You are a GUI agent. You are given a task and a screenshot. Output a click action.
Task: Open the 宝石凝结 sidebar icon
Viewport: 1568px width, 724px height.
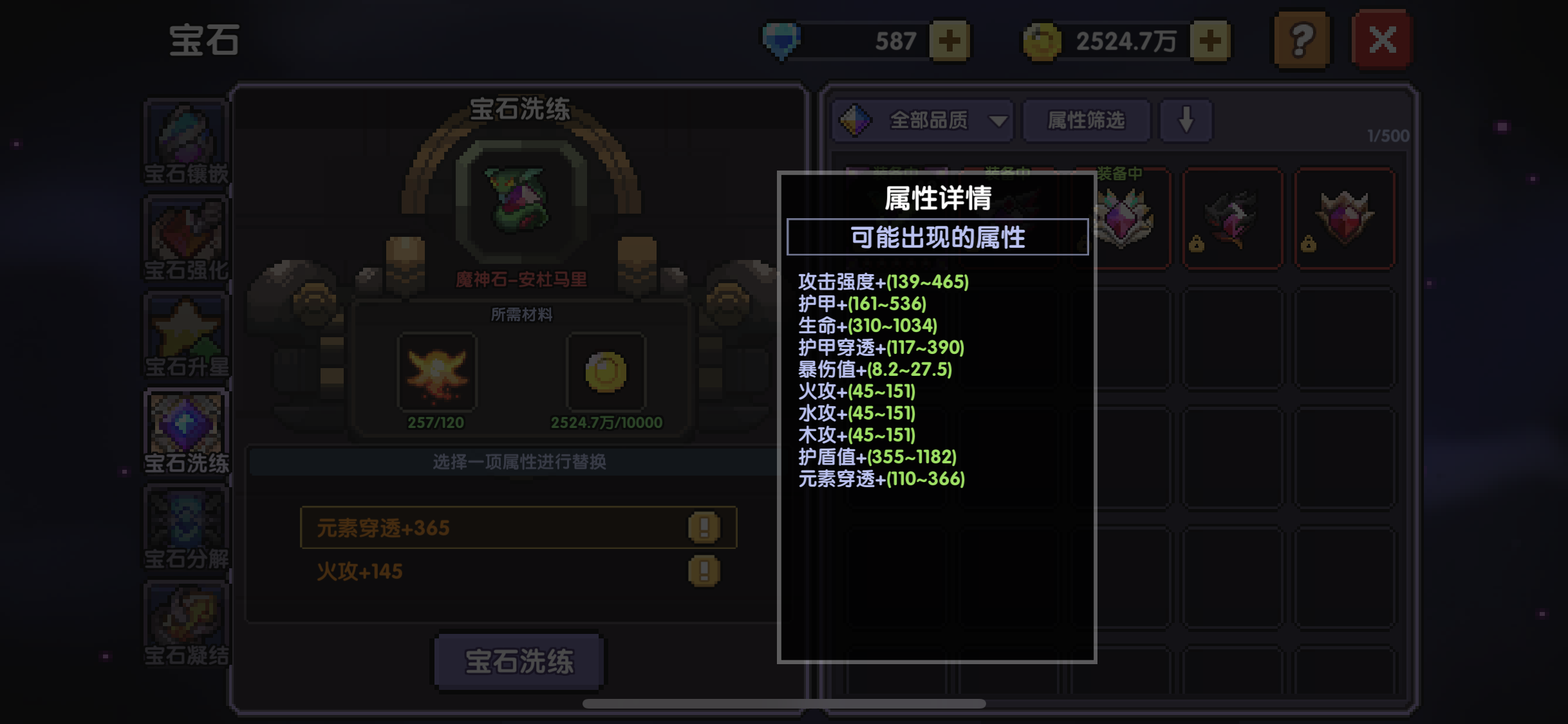coord(185,621)
